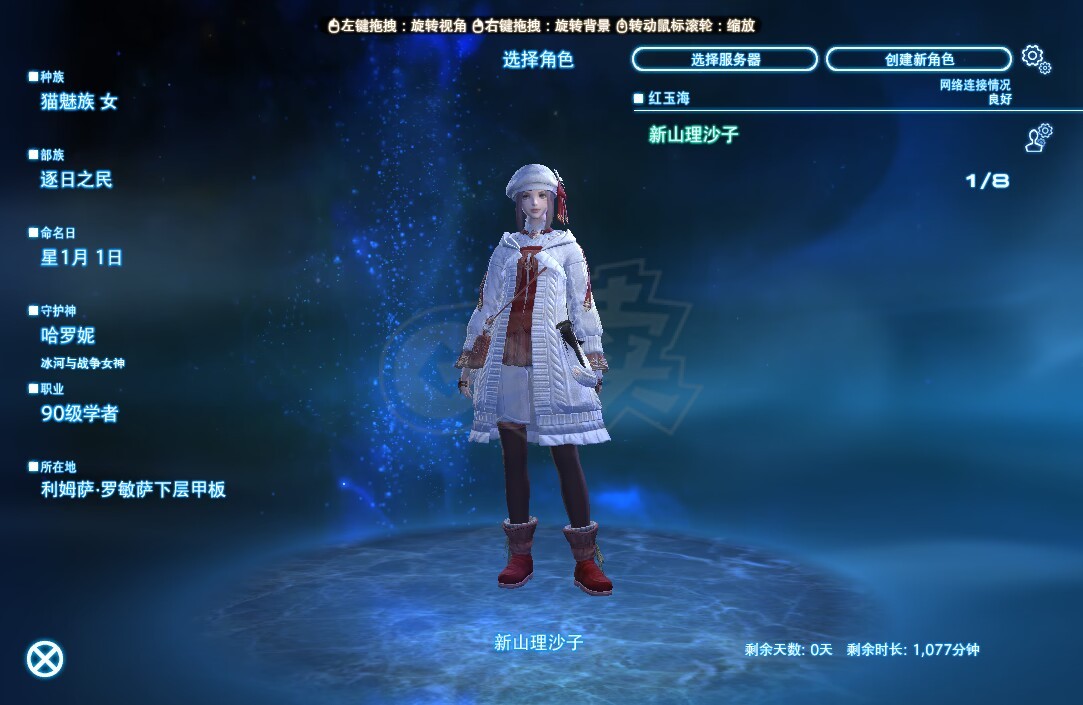
Task: Open the 选择服务器 server selection
Action: pyautogui.click(x=725, y=60)
